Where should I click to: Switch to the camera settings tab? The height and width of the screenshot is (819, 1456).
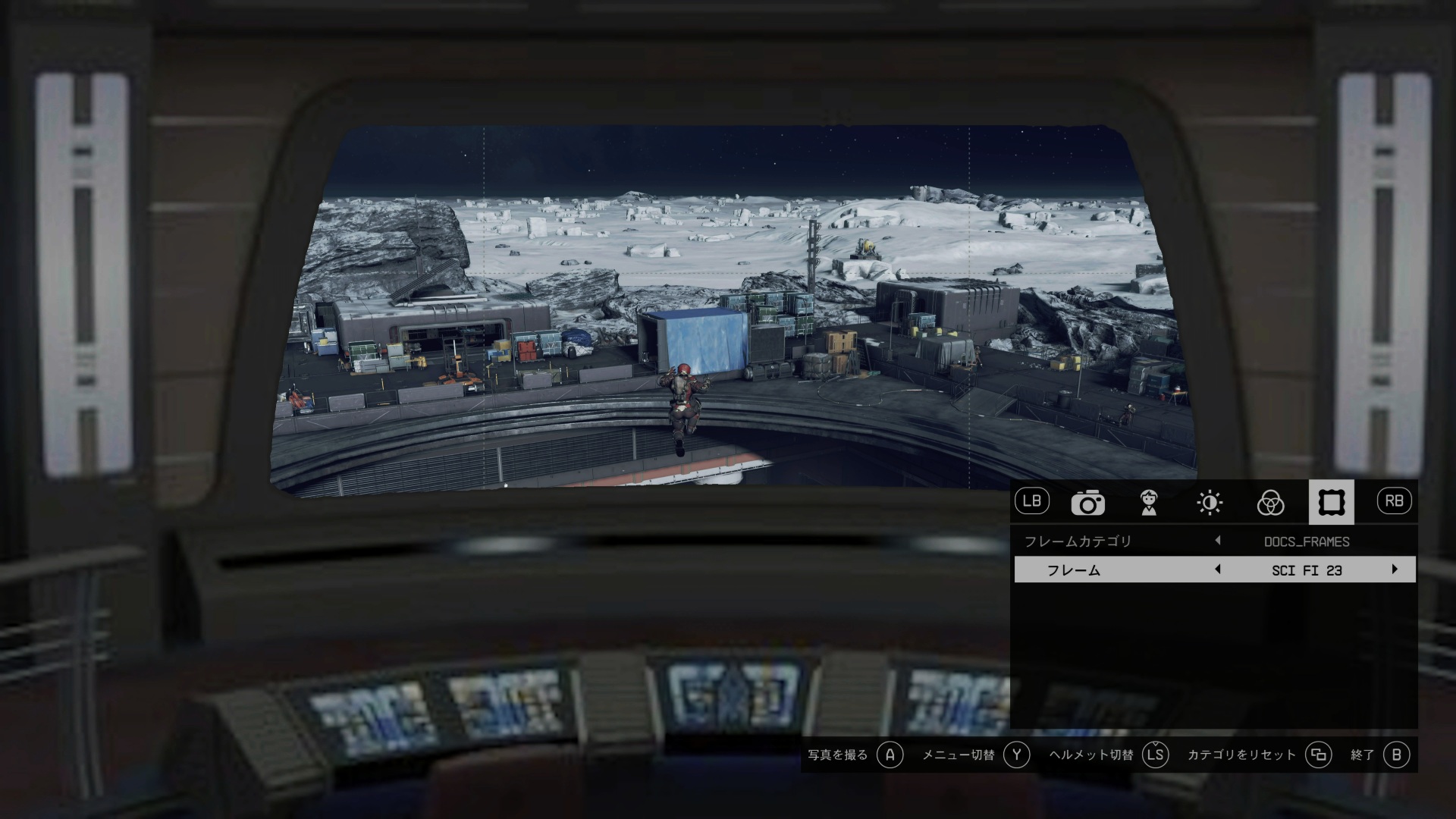pyautogui.click(x=1087, y=503)
